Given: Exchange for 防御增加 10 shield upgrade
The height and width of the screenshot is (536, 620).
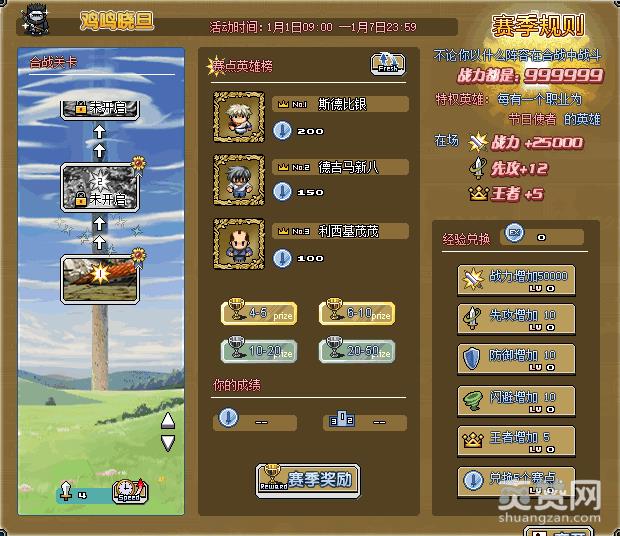Looking at the screenshot, I should point(516,359).
